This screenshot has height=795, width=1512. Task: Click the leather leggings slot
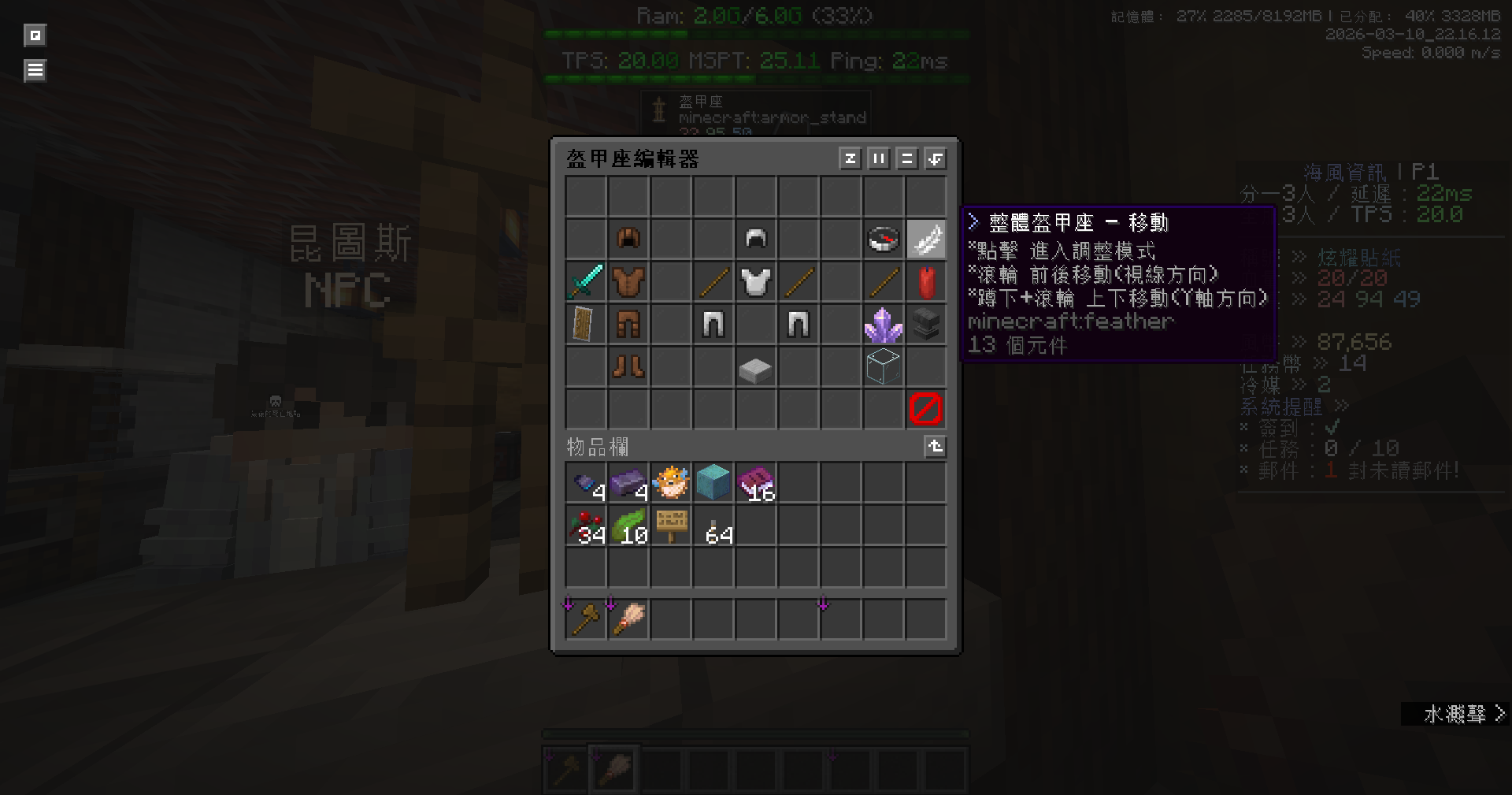[628, 324]
